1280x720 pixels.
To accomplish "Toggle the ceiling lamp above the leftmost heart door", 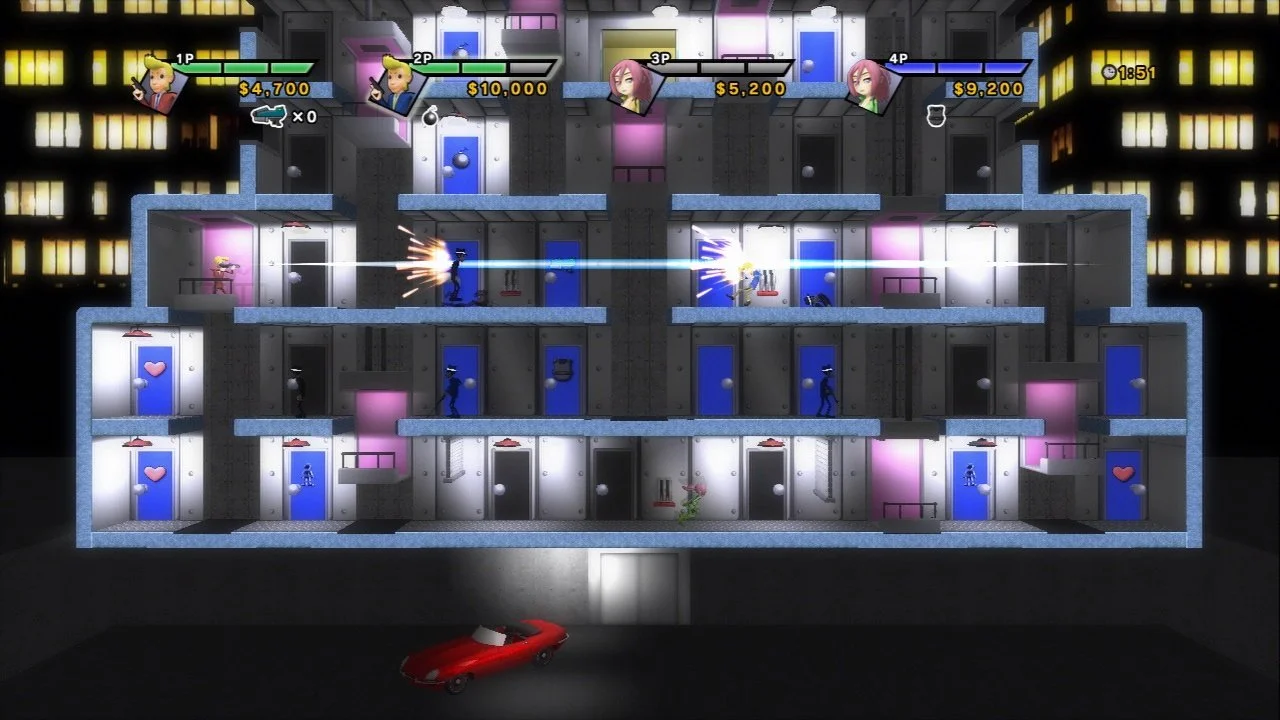I will click(138, 440).
